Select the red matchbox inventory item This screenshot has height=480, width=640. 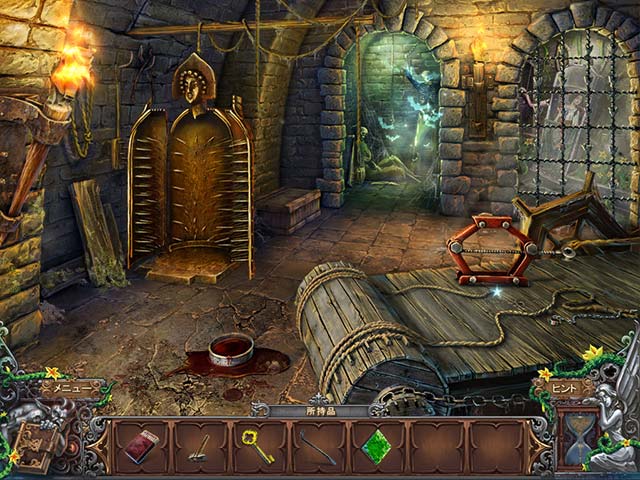coord(141,447)
